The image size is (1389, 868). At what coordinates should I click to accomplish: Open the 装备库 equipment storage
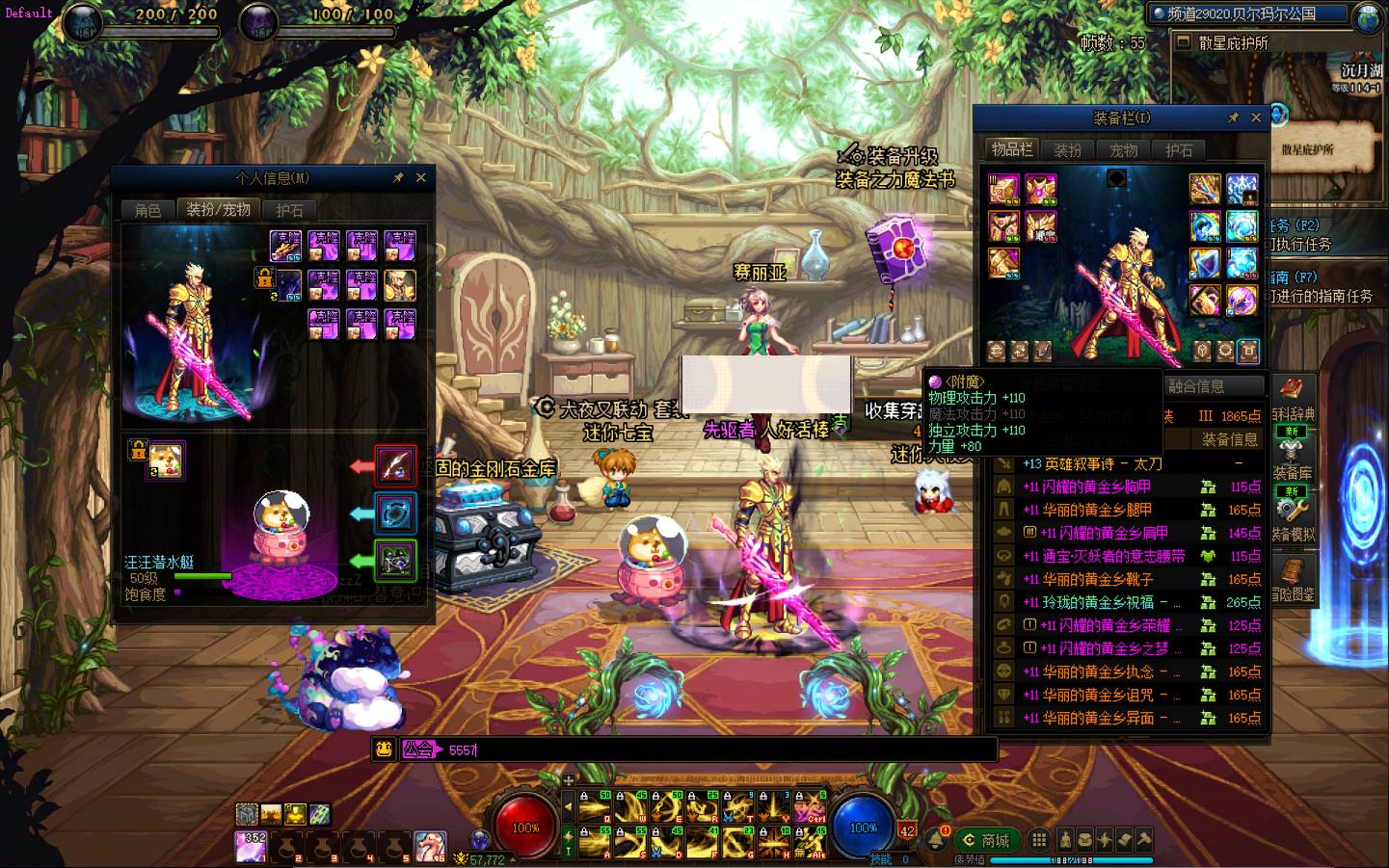[1292, 473]
